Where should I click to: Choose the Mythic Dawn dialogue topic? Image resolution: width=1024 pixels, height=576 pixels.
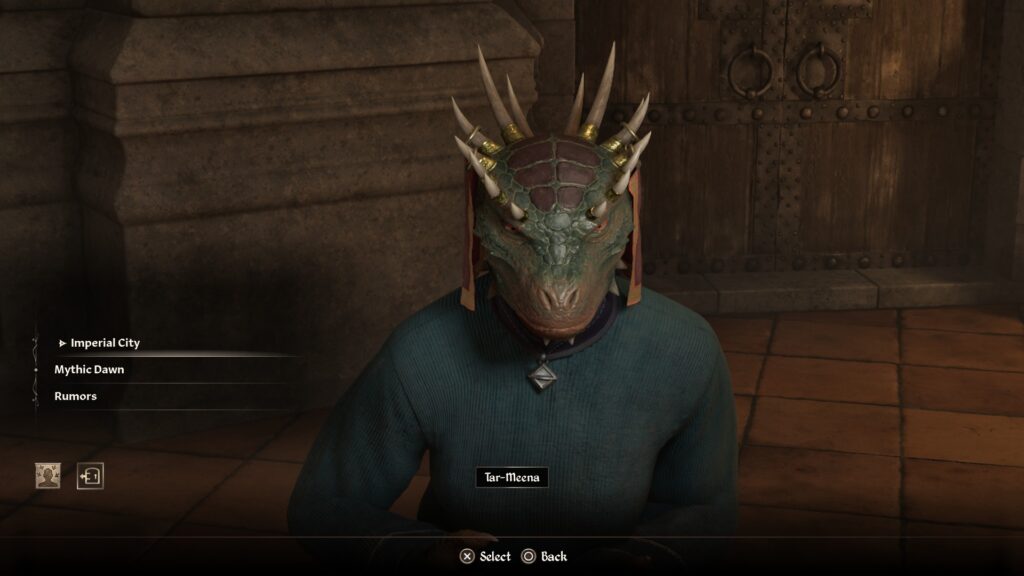coord(89,370)
